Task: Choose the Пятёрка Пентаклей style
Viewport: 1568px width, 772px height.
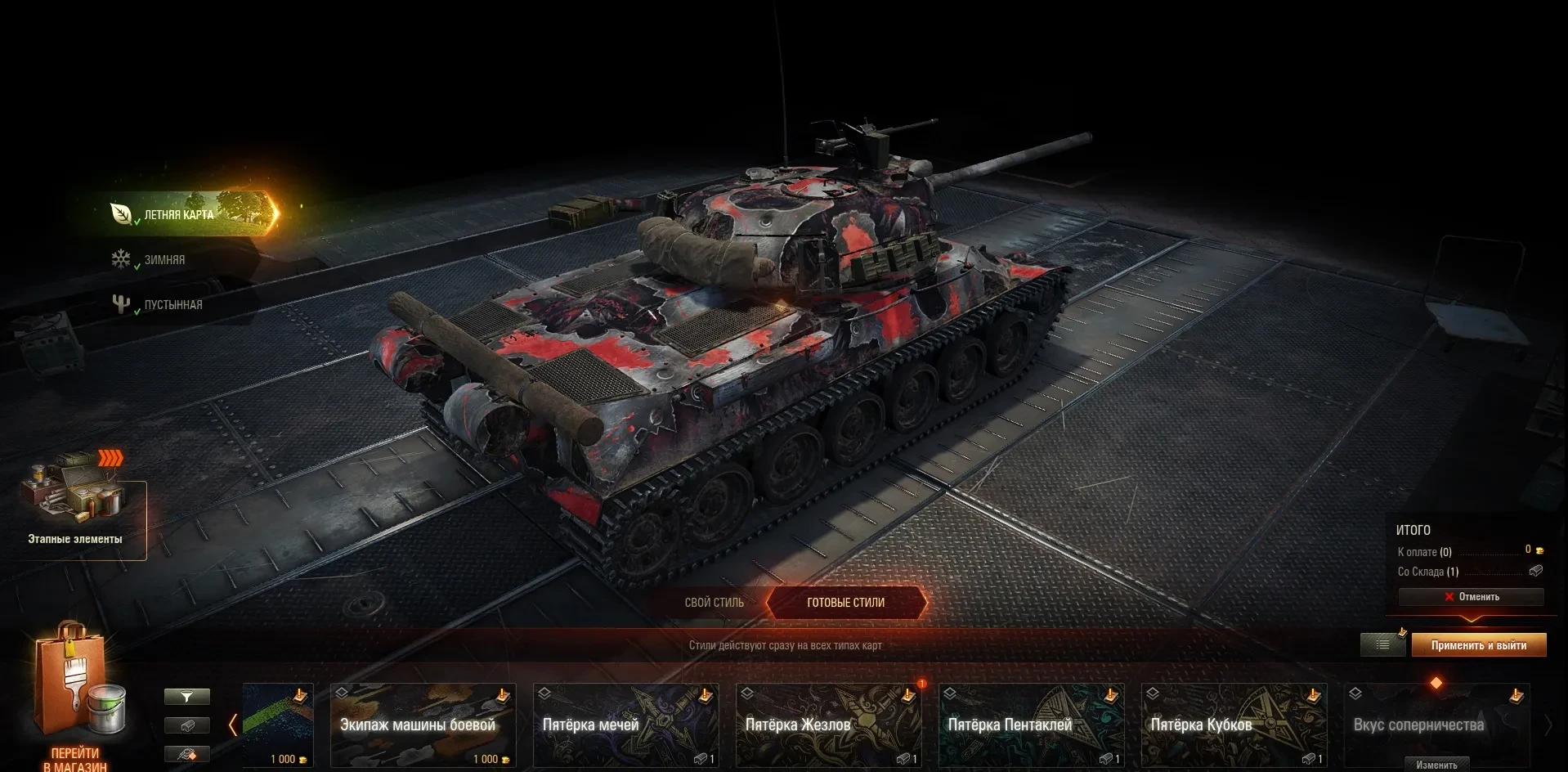Action: tap(1031, 725)
